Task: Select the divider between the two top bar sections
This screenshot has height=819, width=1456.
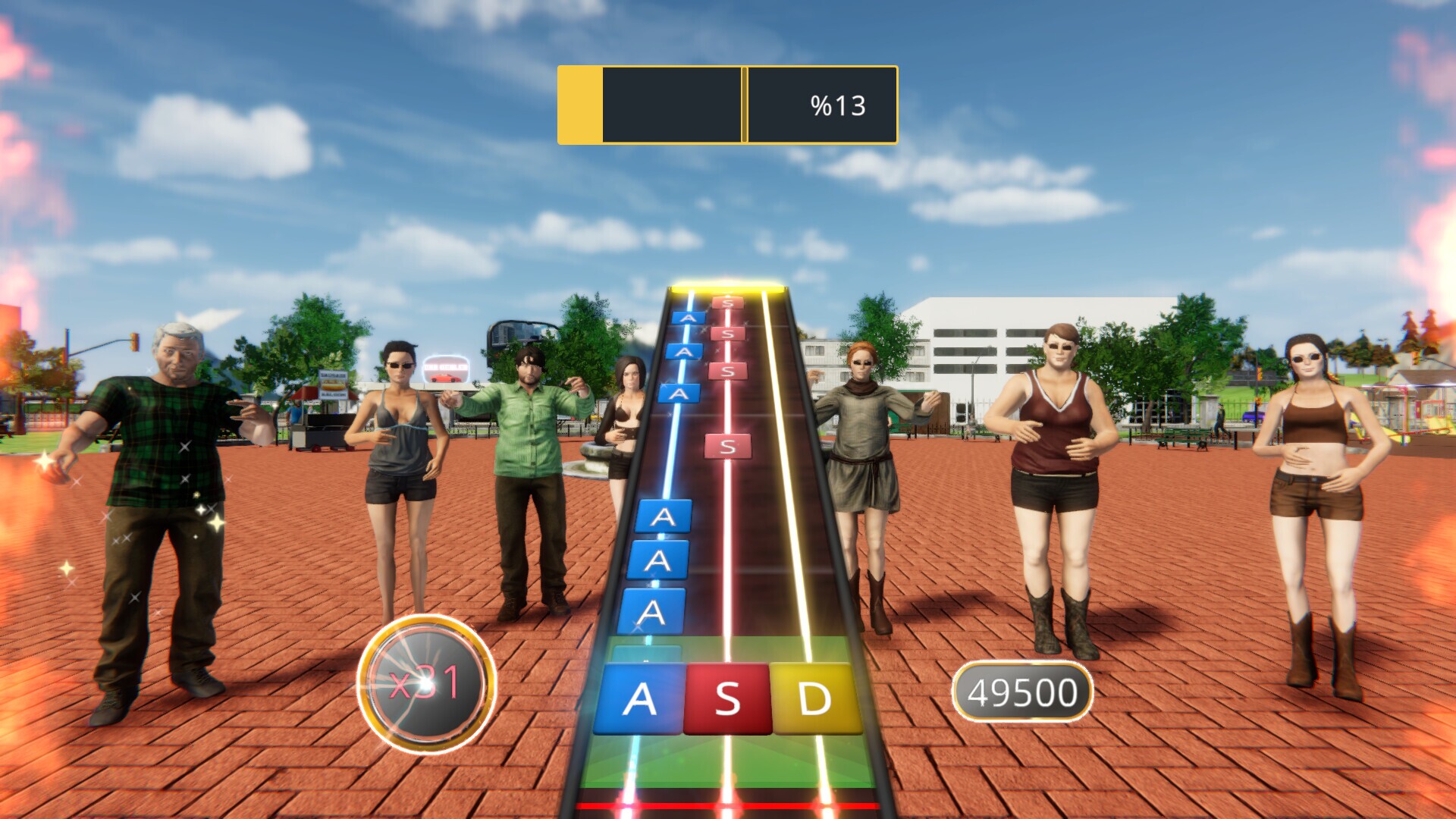Action: point(744,105)
